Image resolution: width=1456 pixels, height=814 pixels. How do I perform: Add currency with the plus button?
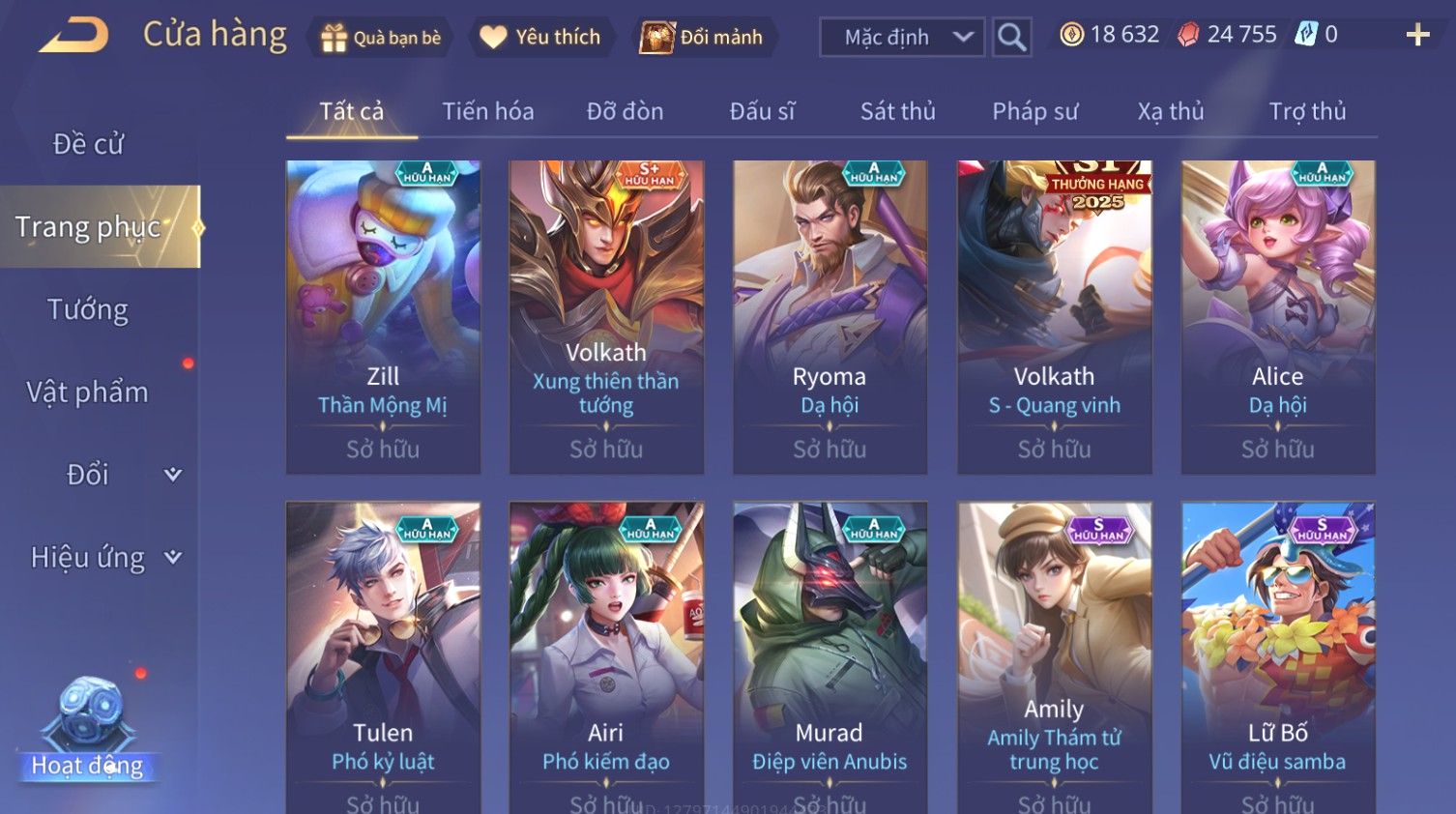(1417, 36)
